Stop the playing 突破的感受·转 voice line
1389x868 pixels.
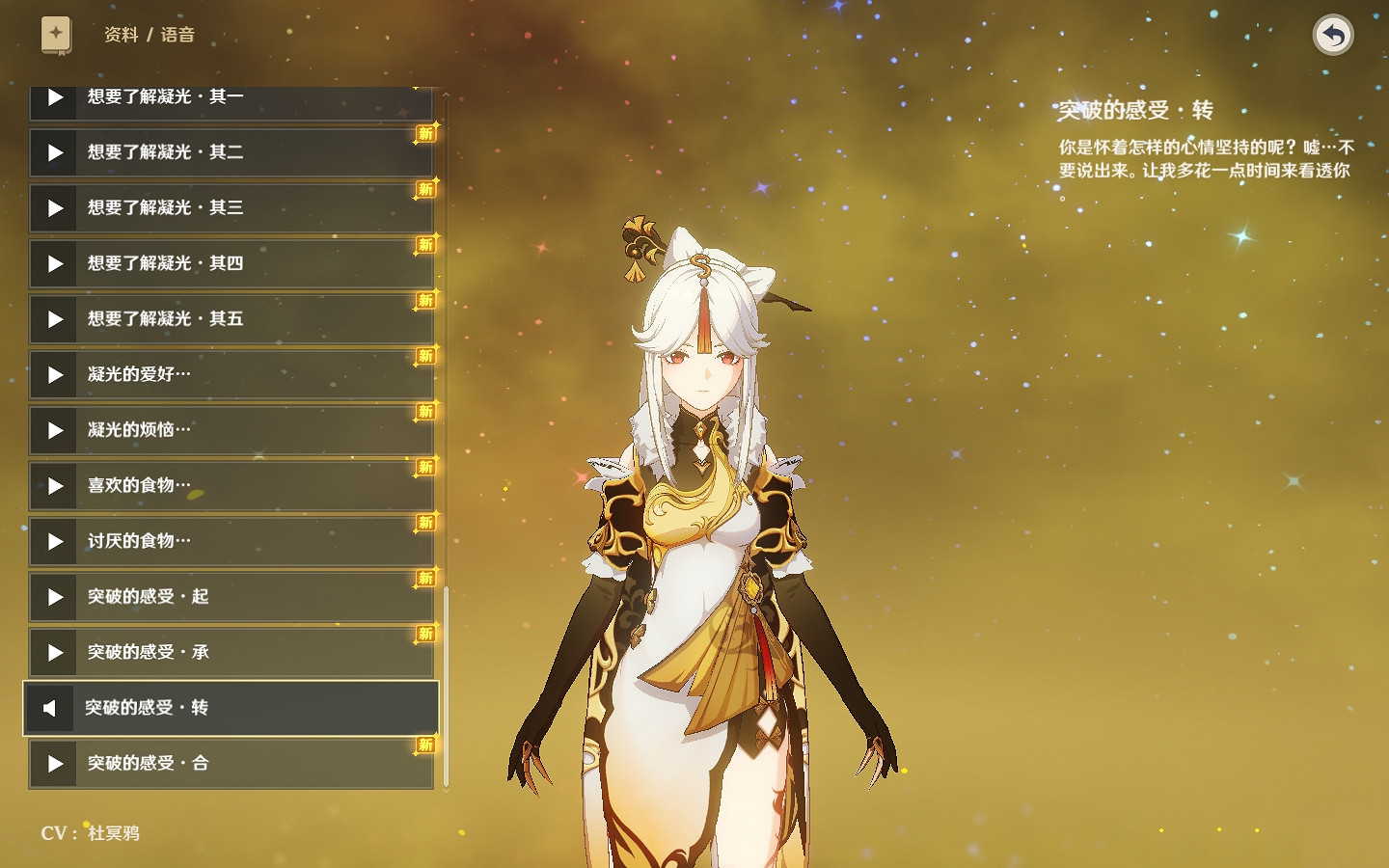pos(49,709)
